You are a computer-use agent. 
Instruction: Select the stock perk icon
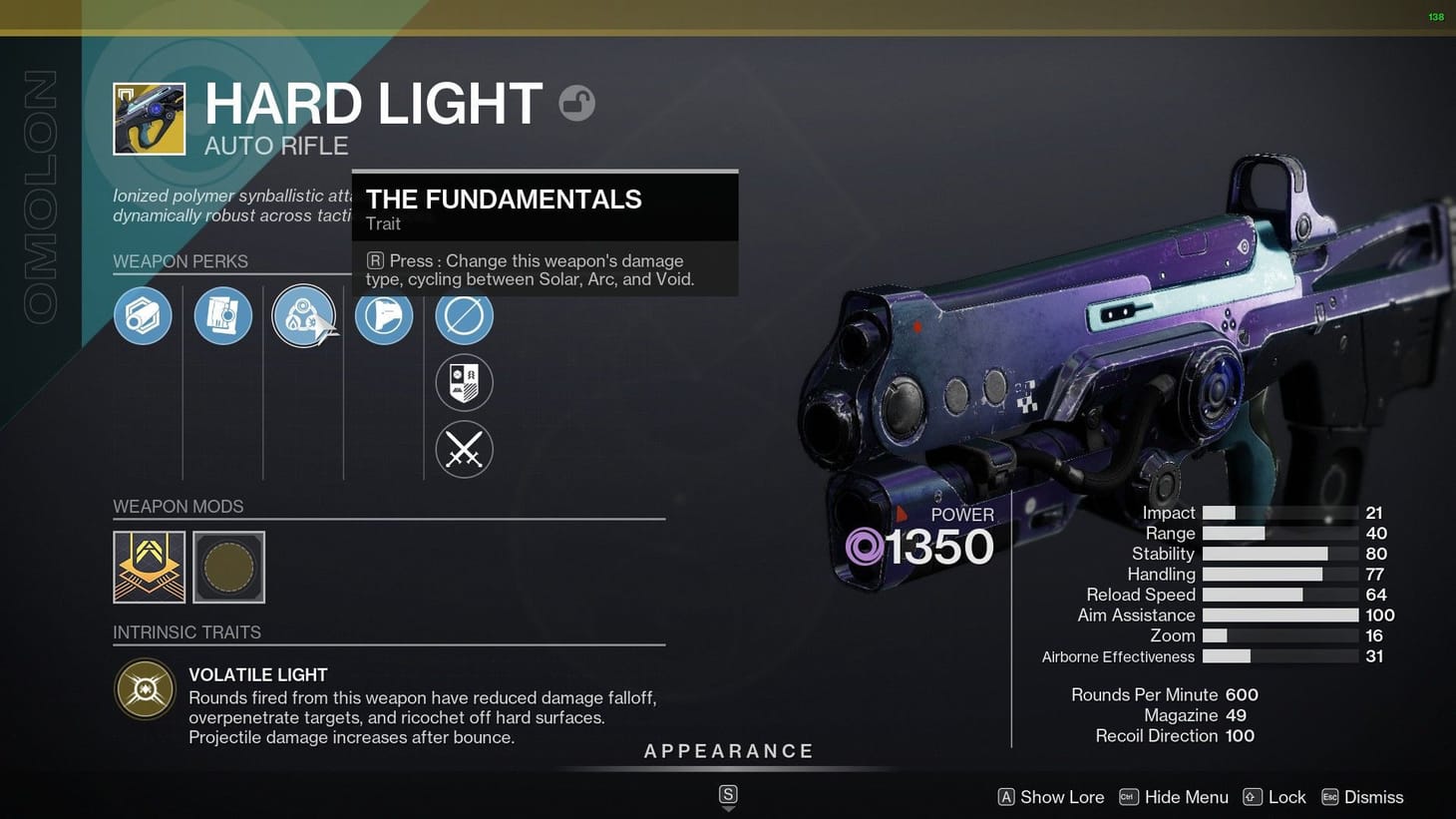[384, 315]
